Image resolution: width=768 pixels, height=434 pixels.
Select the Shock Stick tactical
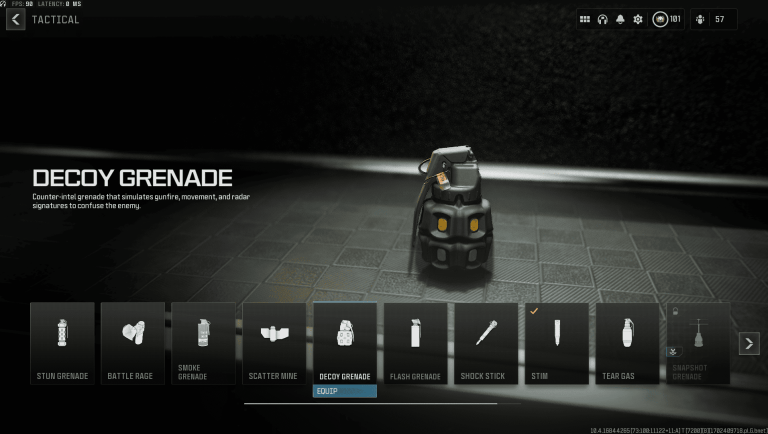[486, 343]
